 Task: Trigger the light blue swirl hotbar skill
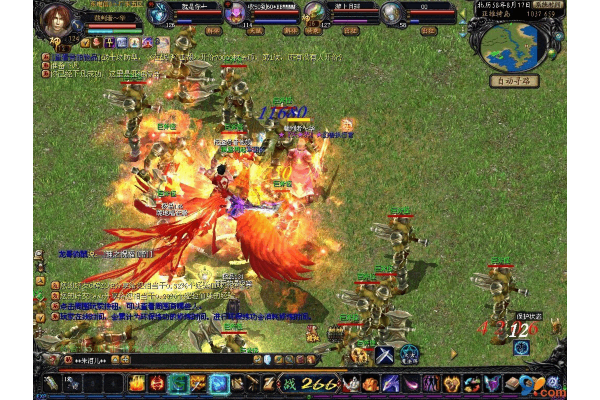click(x=220, y=383)
